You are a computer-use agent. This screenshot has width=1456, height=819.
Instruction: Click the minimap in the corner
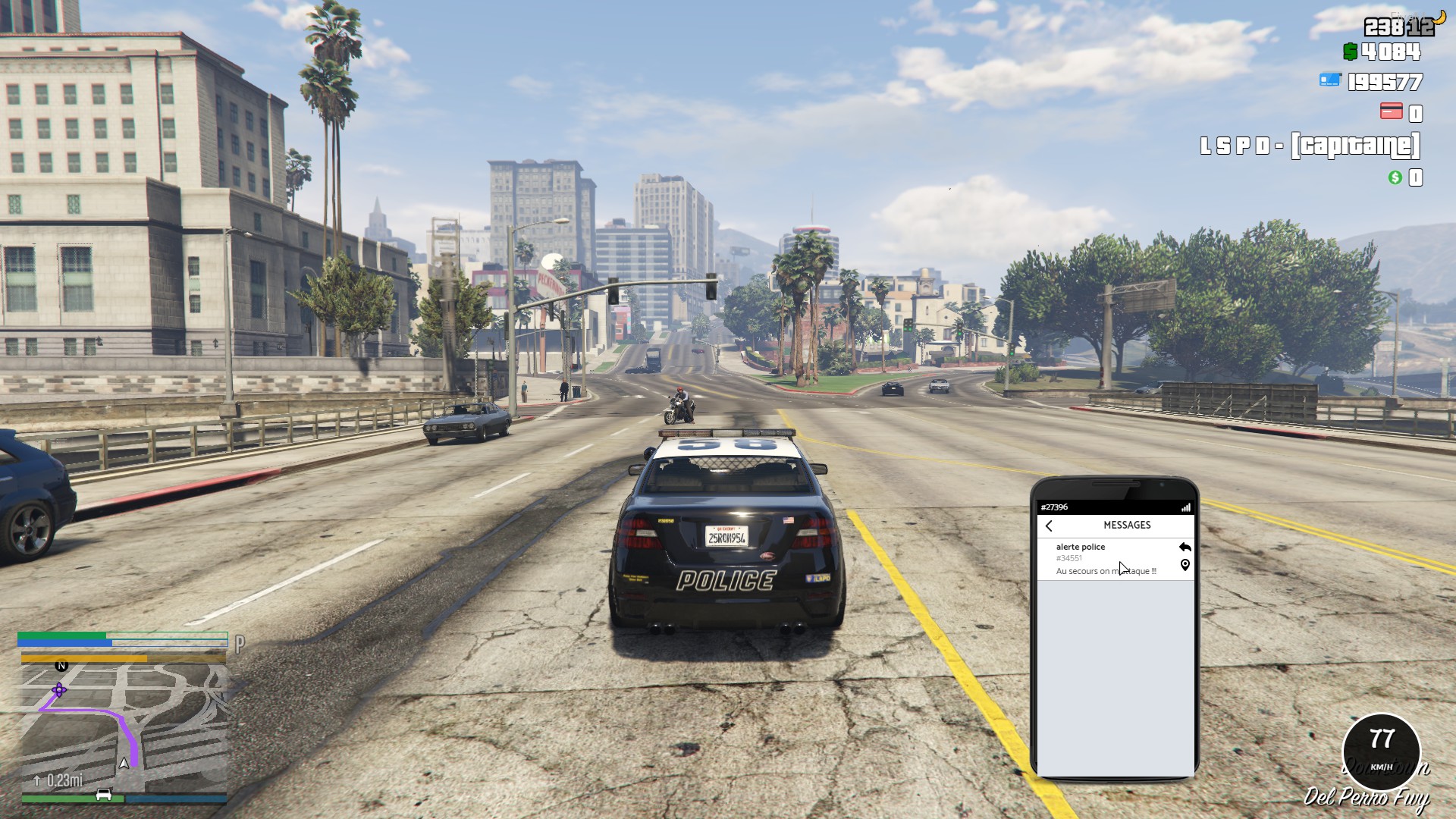(123, 726)
